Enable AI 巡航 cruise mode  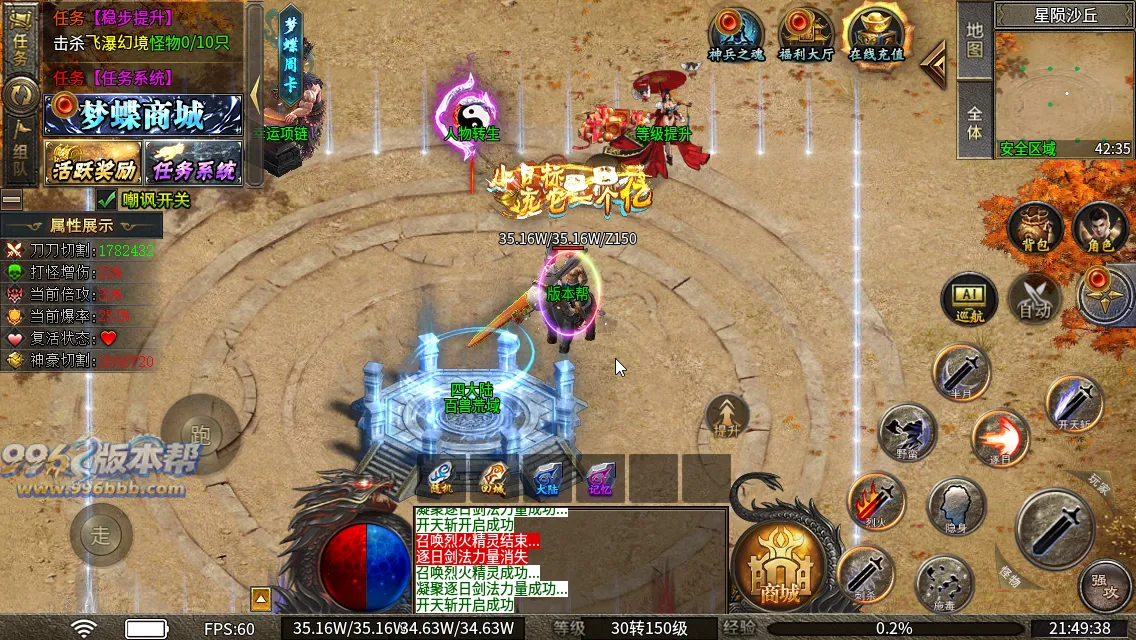tap(969, 299)
